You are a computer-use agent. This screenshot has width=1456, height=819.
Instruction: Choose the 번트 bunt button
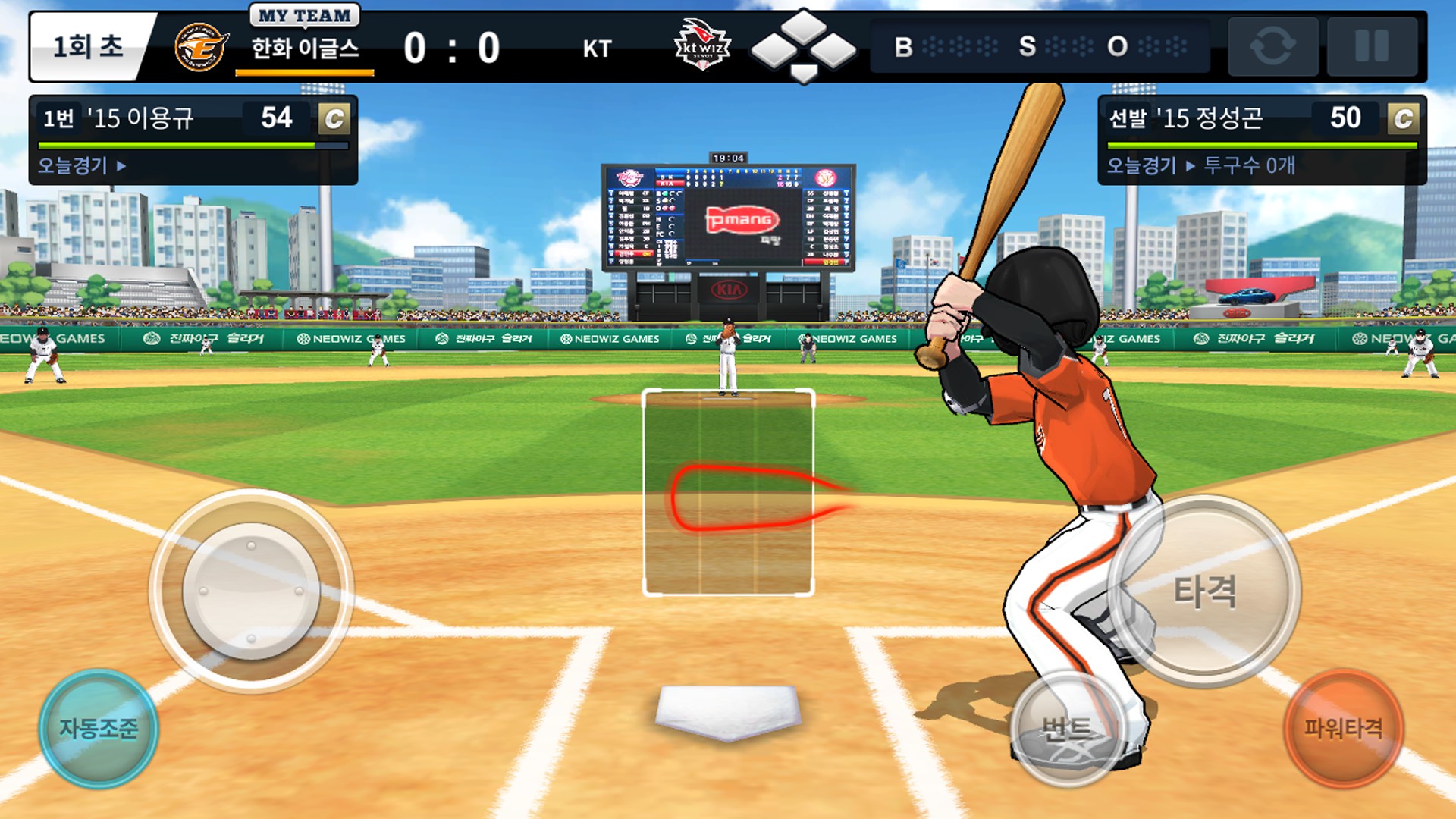(1067, 730)
